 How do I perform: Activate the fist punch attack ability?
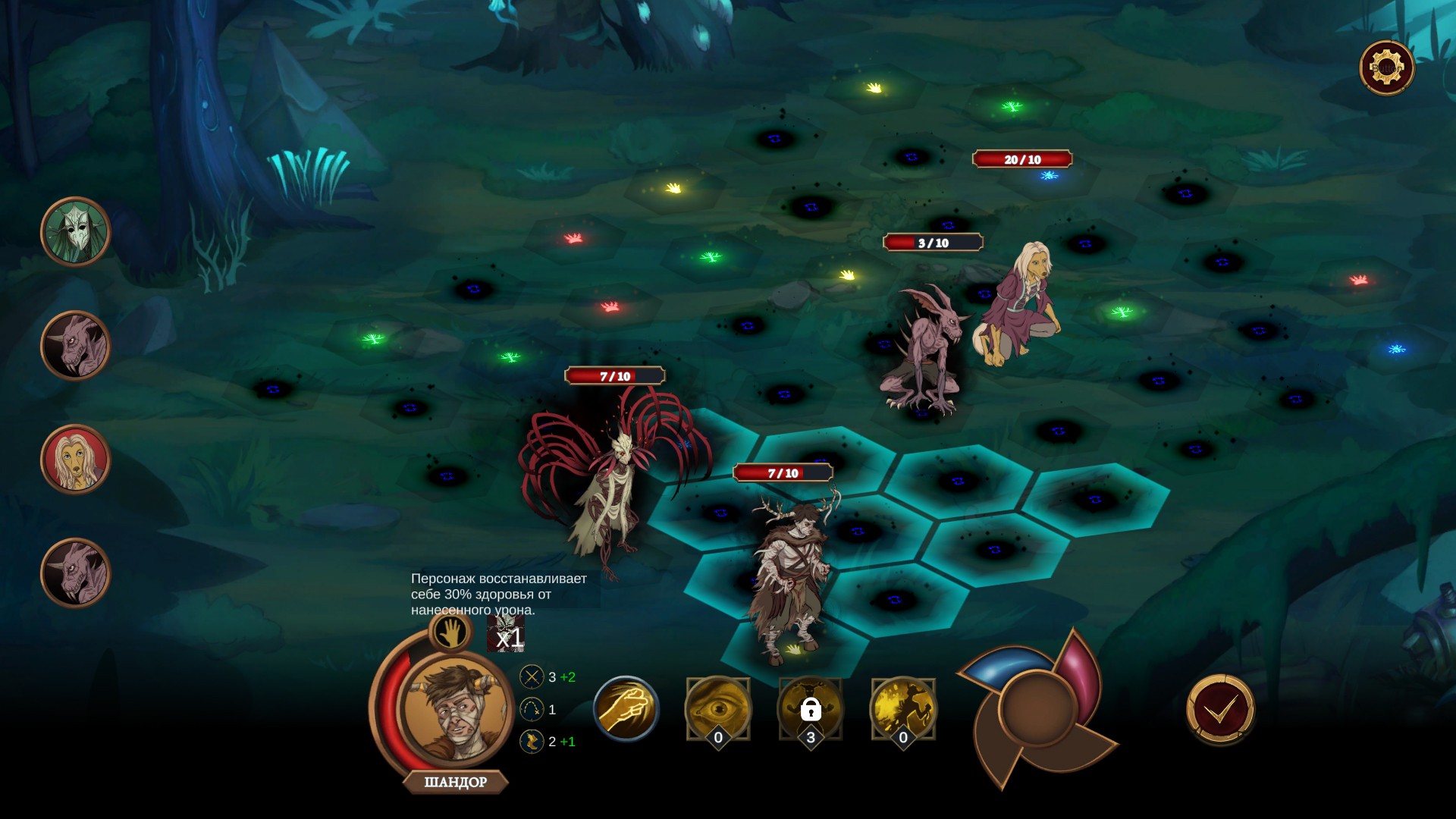click(x=626, y=709)
